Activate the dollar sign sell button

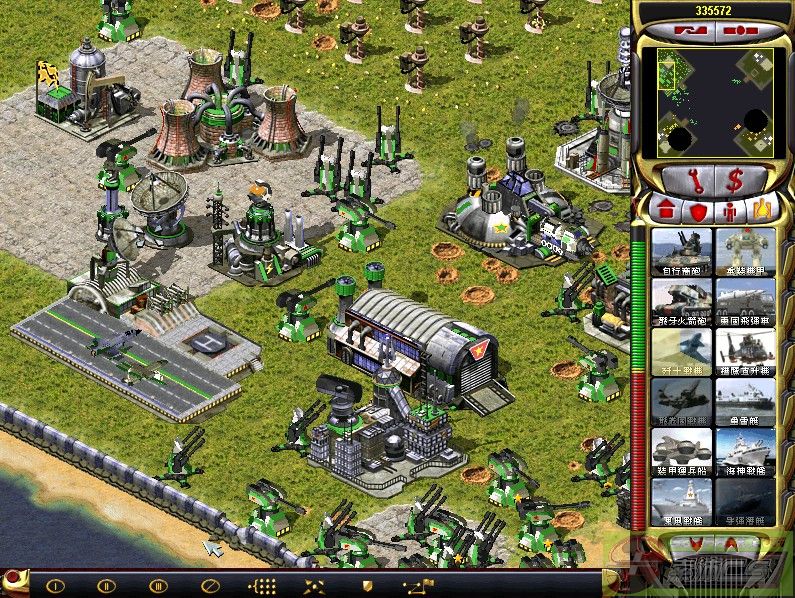737,180
